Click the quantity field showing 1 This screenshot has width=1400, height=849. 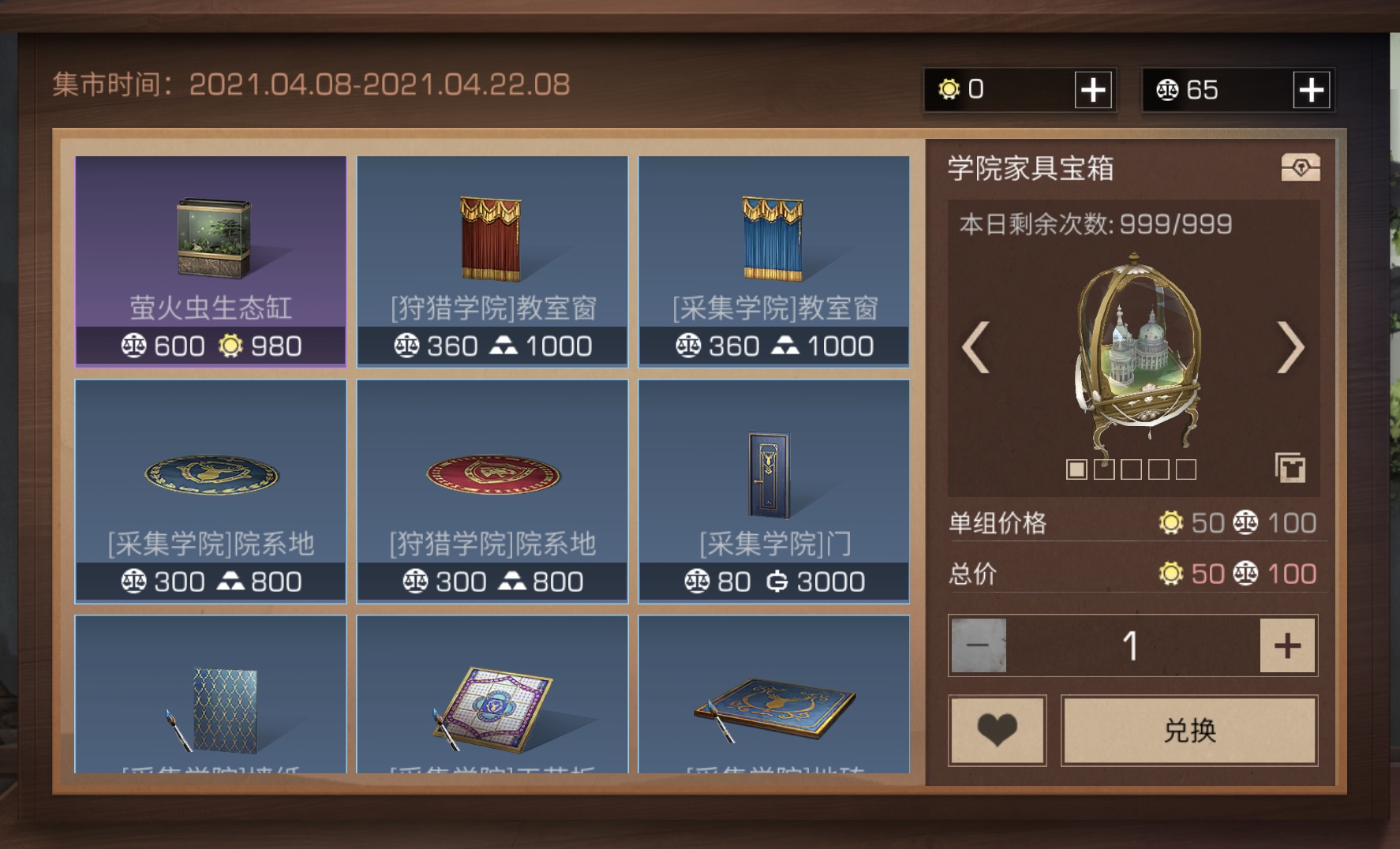[x=1132, y=645]
